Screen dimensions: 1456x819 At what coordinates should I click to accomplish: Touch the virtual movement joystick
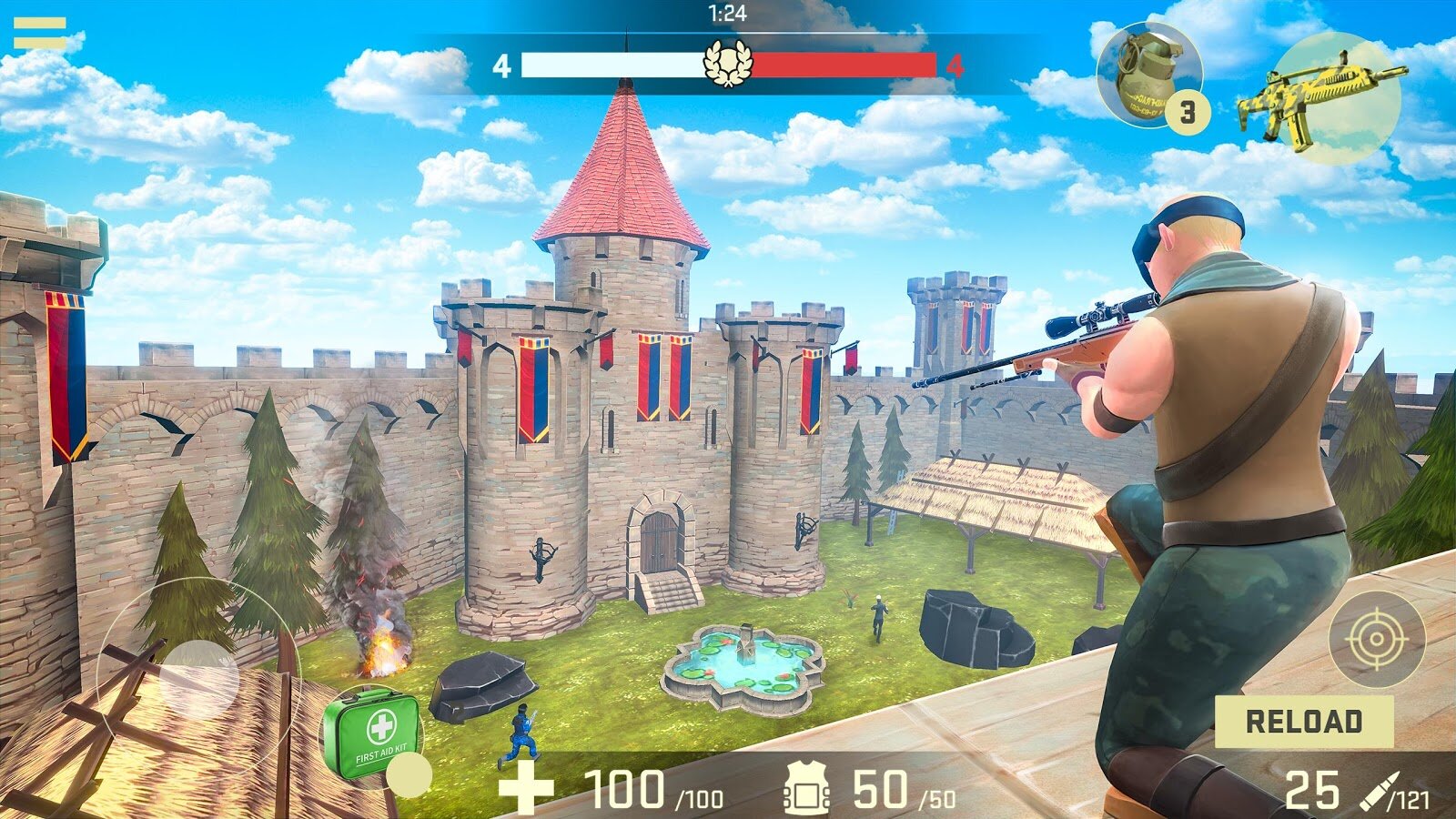198,678
